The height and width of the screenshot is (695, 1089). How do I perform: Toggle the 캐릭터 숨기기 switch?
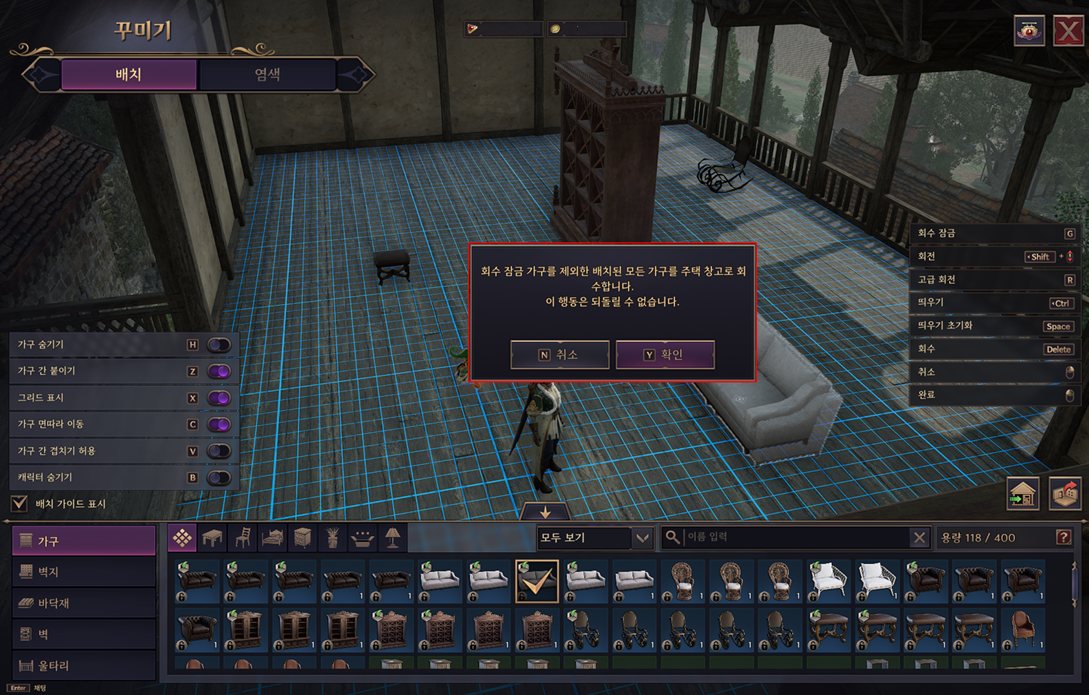219,478
